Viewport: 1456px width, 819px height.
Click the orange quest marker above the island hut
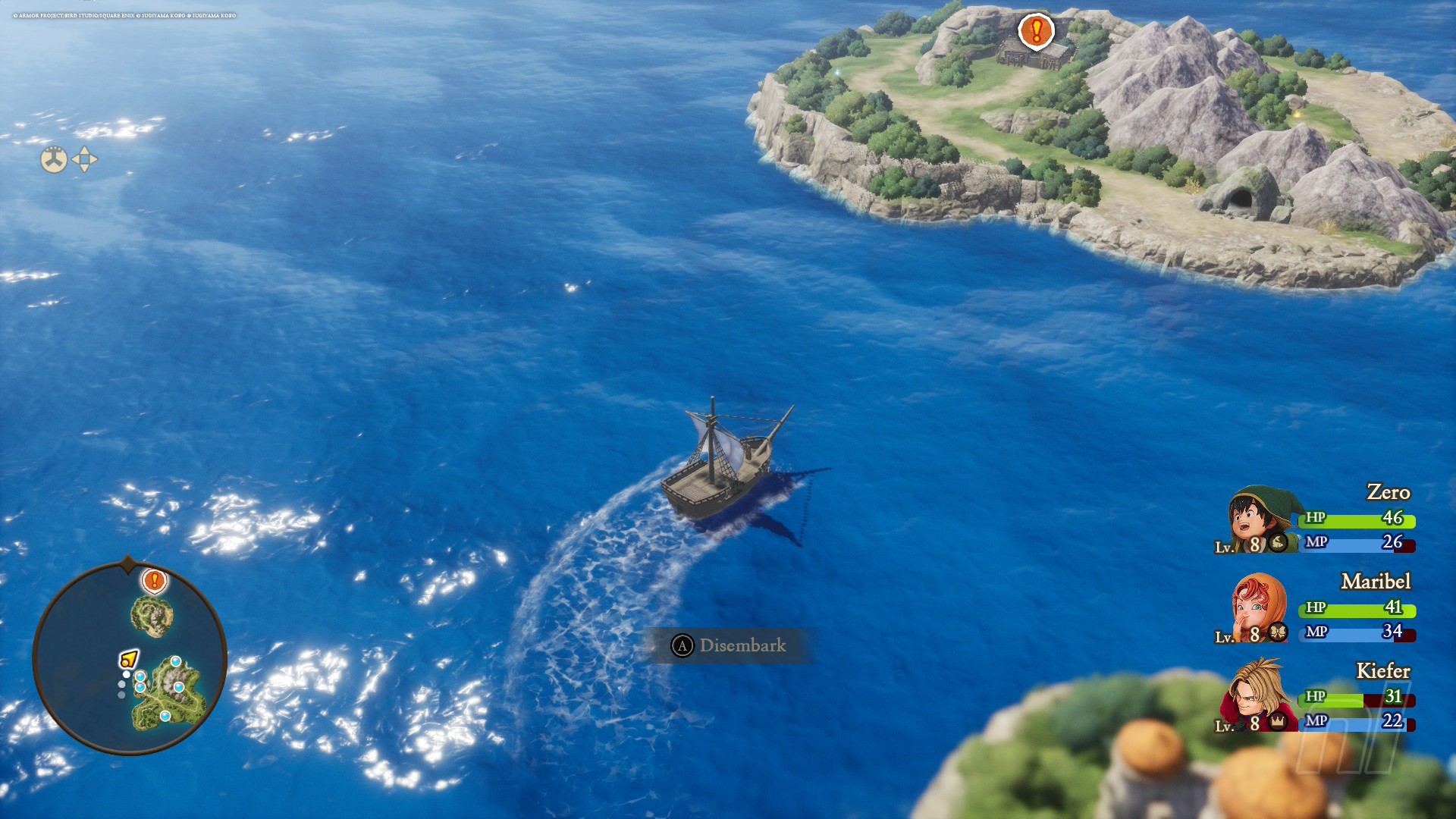click(1036, 31)
